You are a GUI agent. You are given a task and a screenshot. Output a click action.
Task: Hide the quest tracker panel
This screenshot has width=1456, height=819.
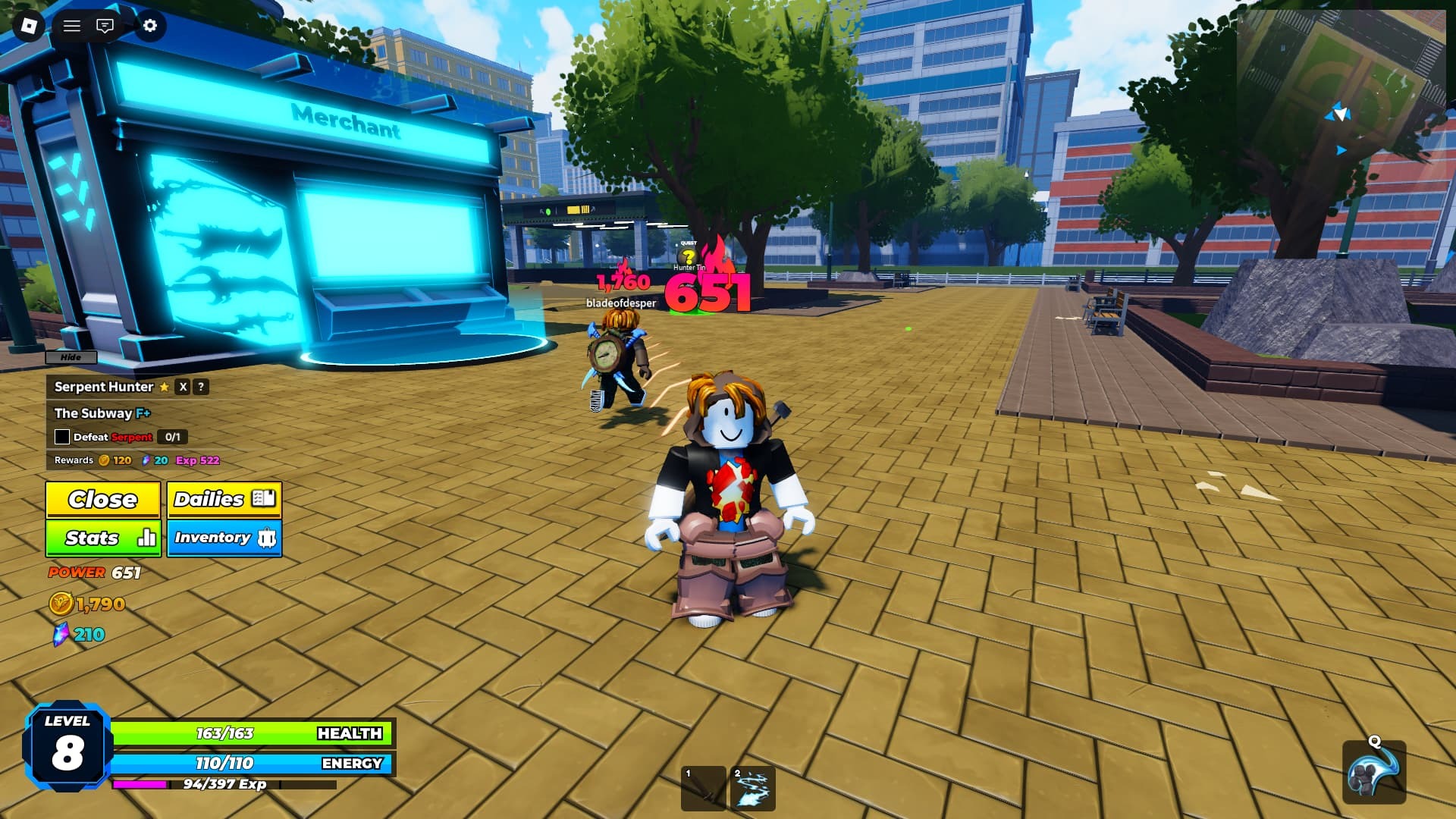[71, 357]
